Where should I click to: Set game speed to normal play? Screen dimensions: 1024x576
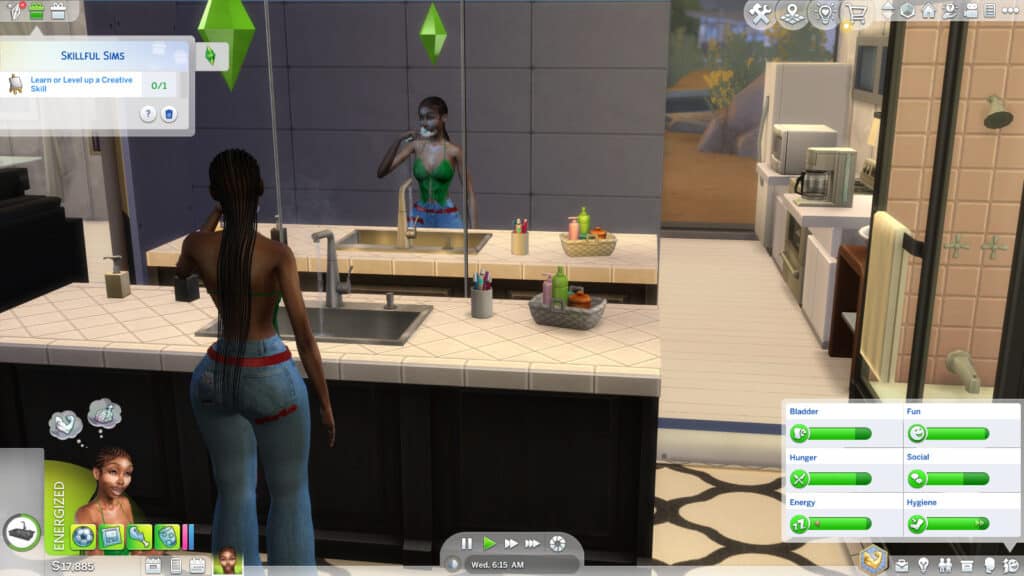point(489,543)
